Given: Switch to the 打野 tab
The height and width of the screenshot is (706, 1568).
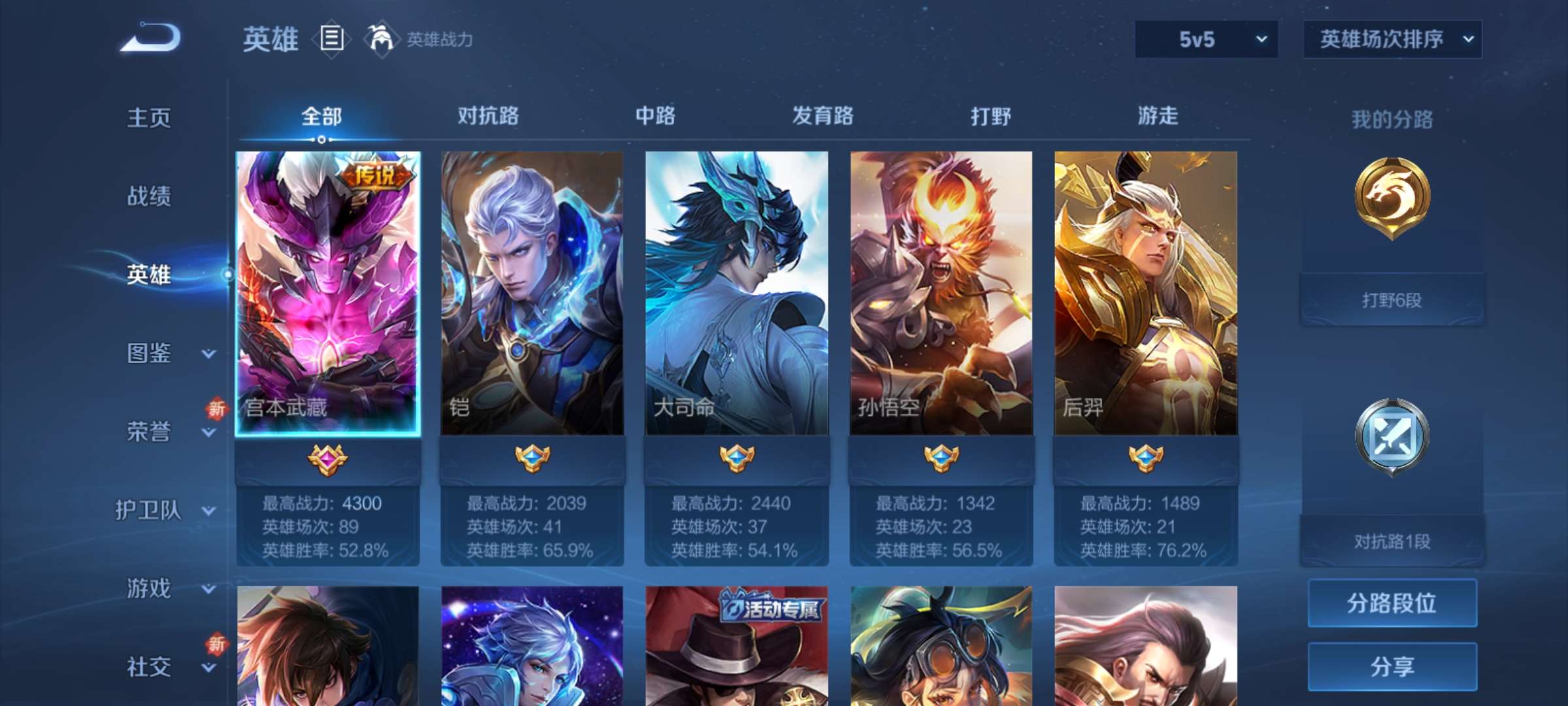Looking at the screenshot, I should pos(990,116).
